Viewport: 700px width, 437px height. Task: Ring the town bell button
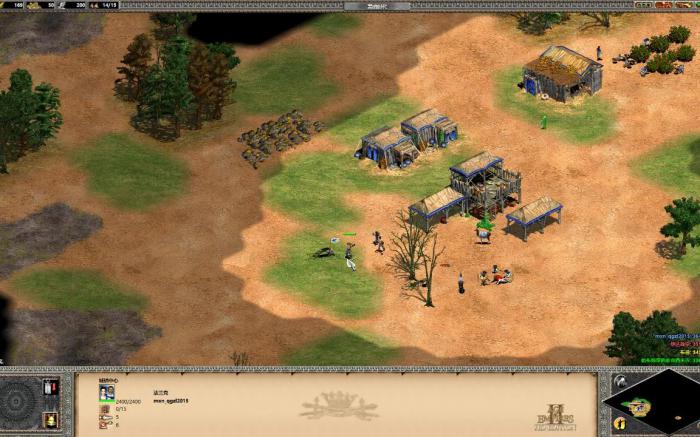point(51,420)
